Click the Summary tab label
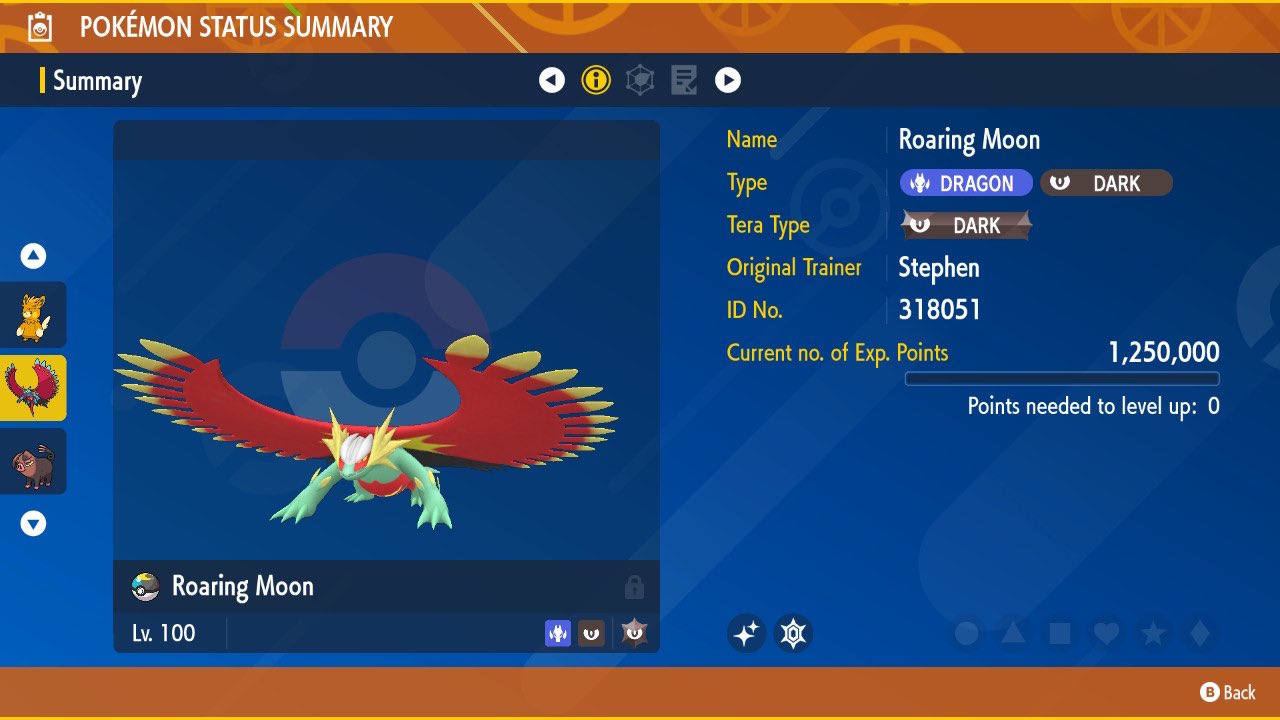The image size is (1280, 720). tap(97, 81)
